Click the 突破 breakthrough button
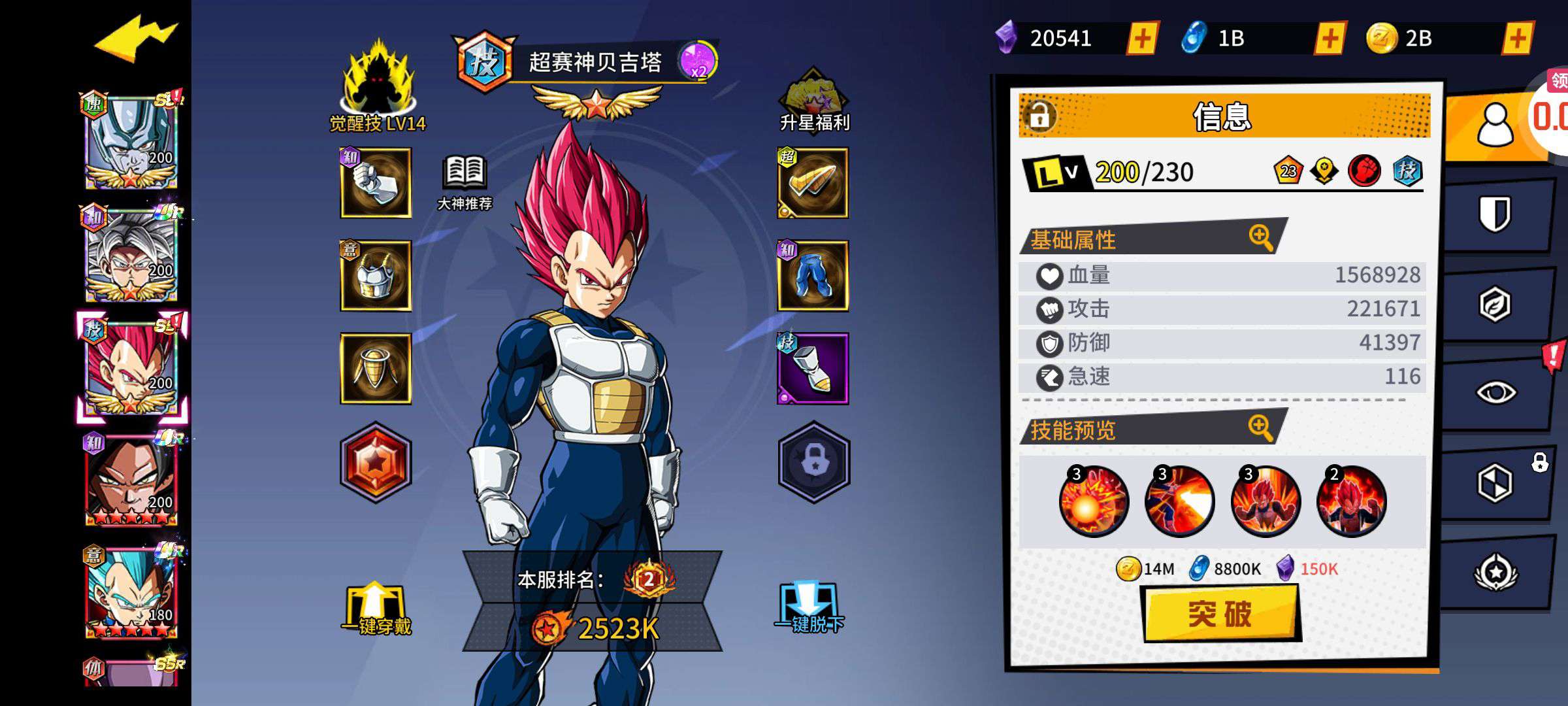Image resolution: width=1568 pixels, height=706 pixels. pos(1220,614)
